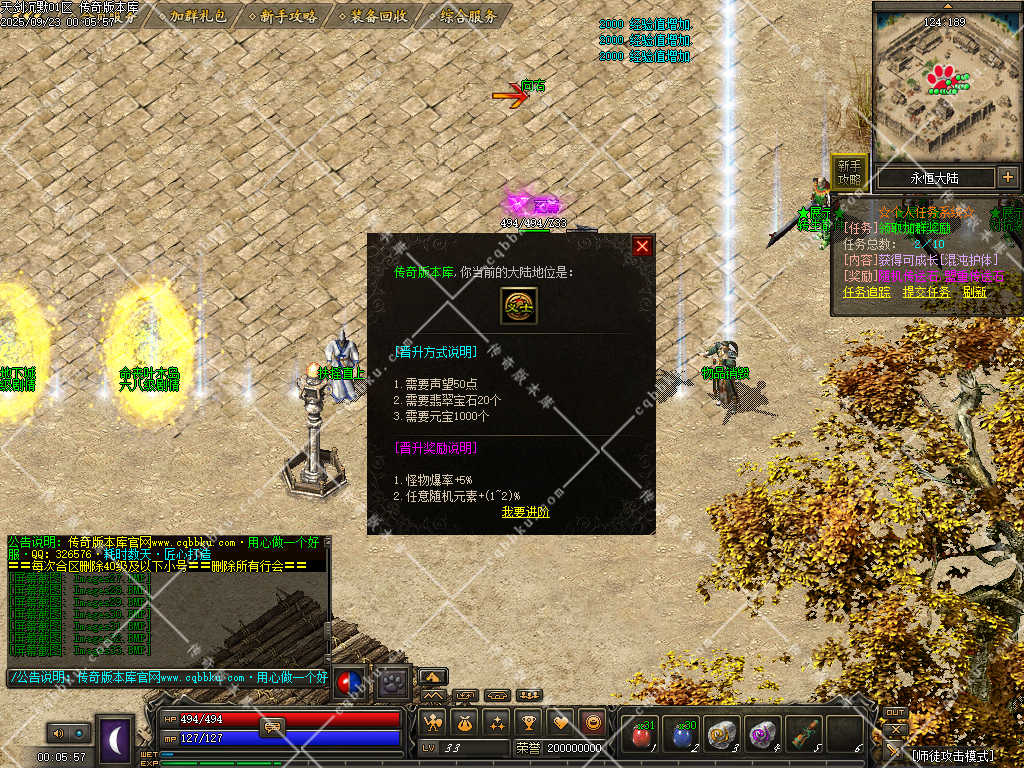Refresh the quest with 刷新
This screenshot has width=1024, height=768.
(x=974, y=292)
